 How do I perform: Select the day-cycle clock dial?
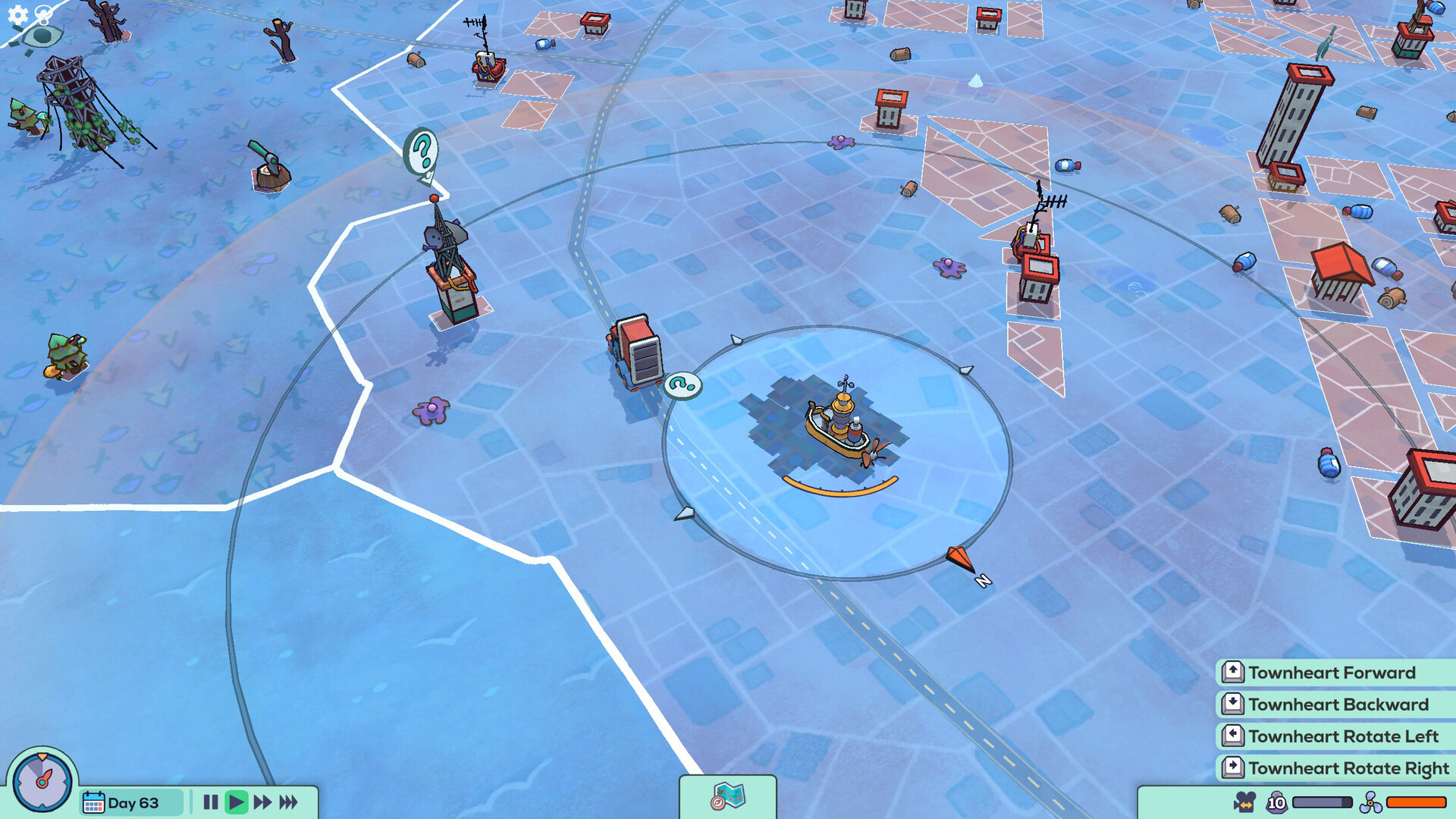coord(42,780)
